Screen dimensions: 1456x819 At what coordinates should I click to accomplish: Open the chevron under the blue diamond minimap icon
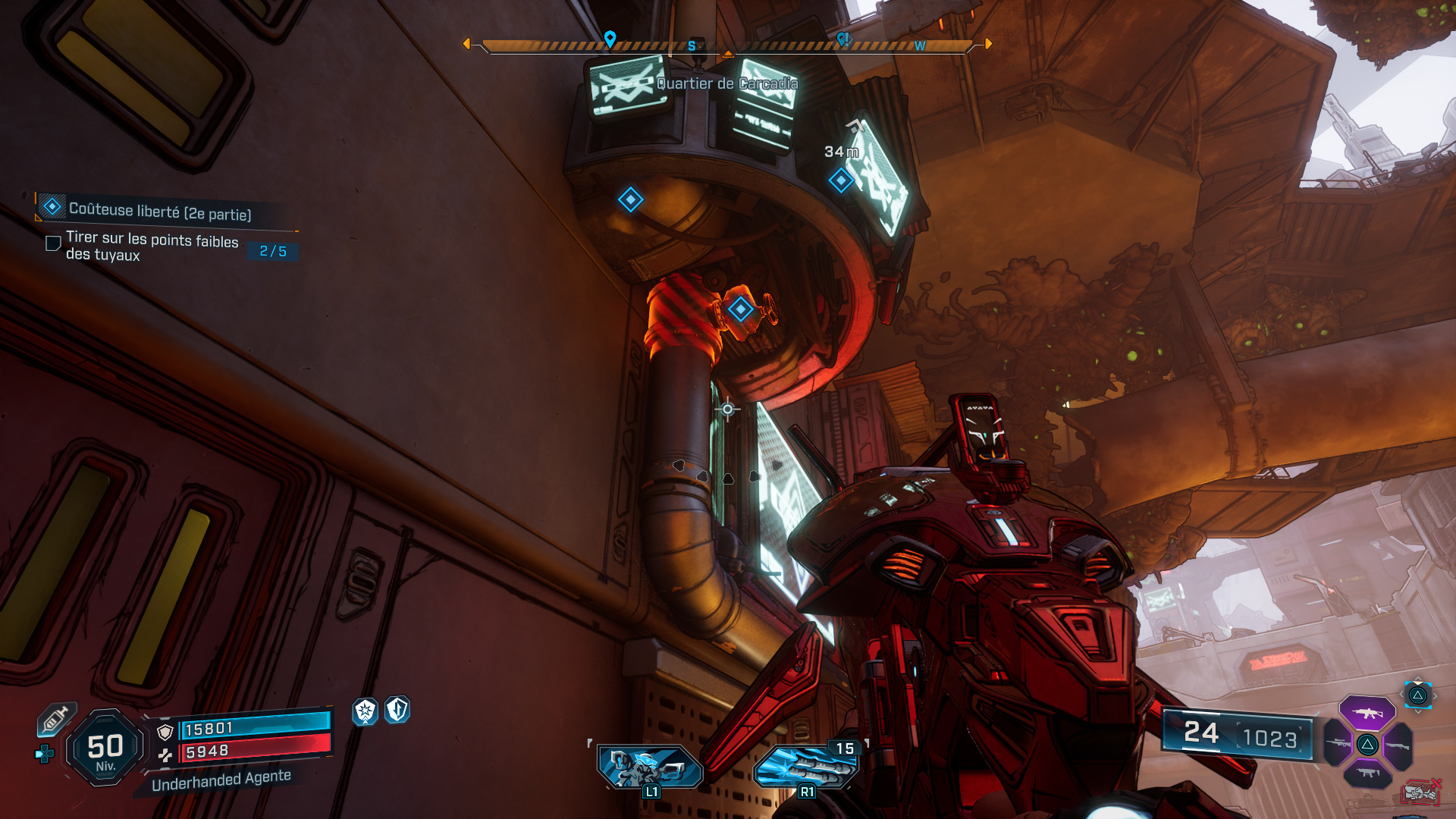click(x=1417, y=711)
